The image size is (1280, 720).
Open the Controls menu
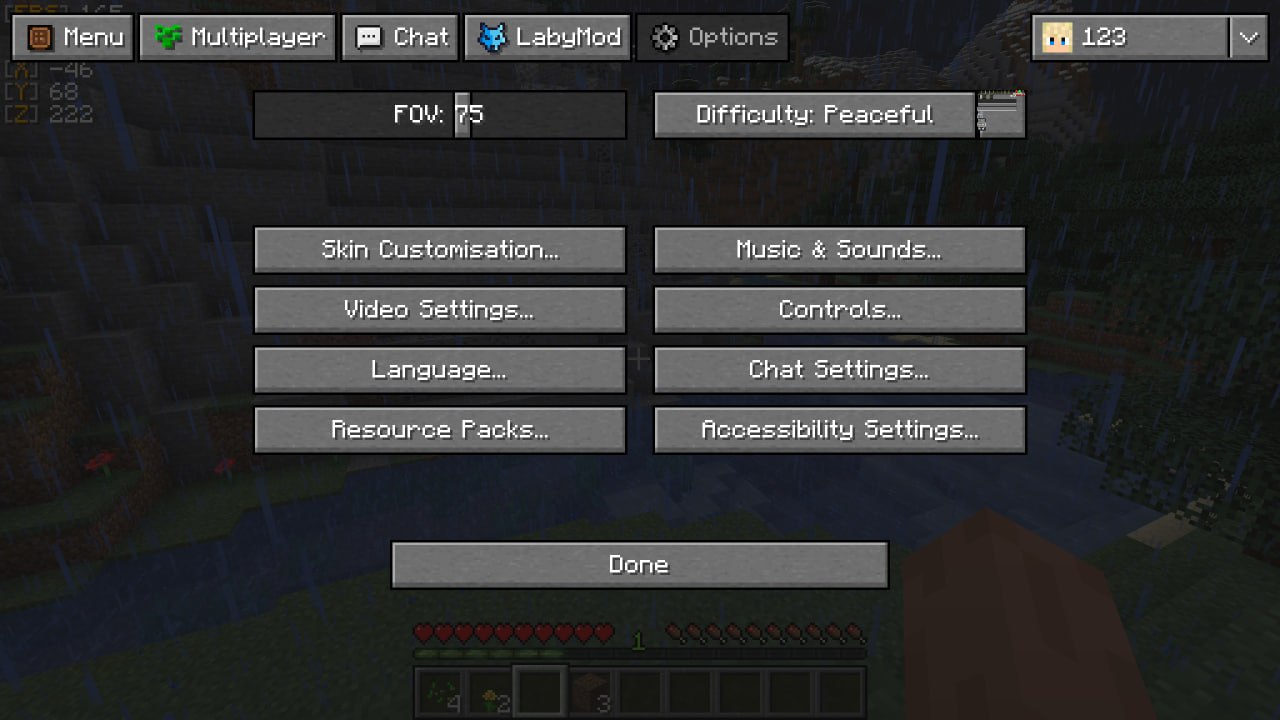point(839,310)
